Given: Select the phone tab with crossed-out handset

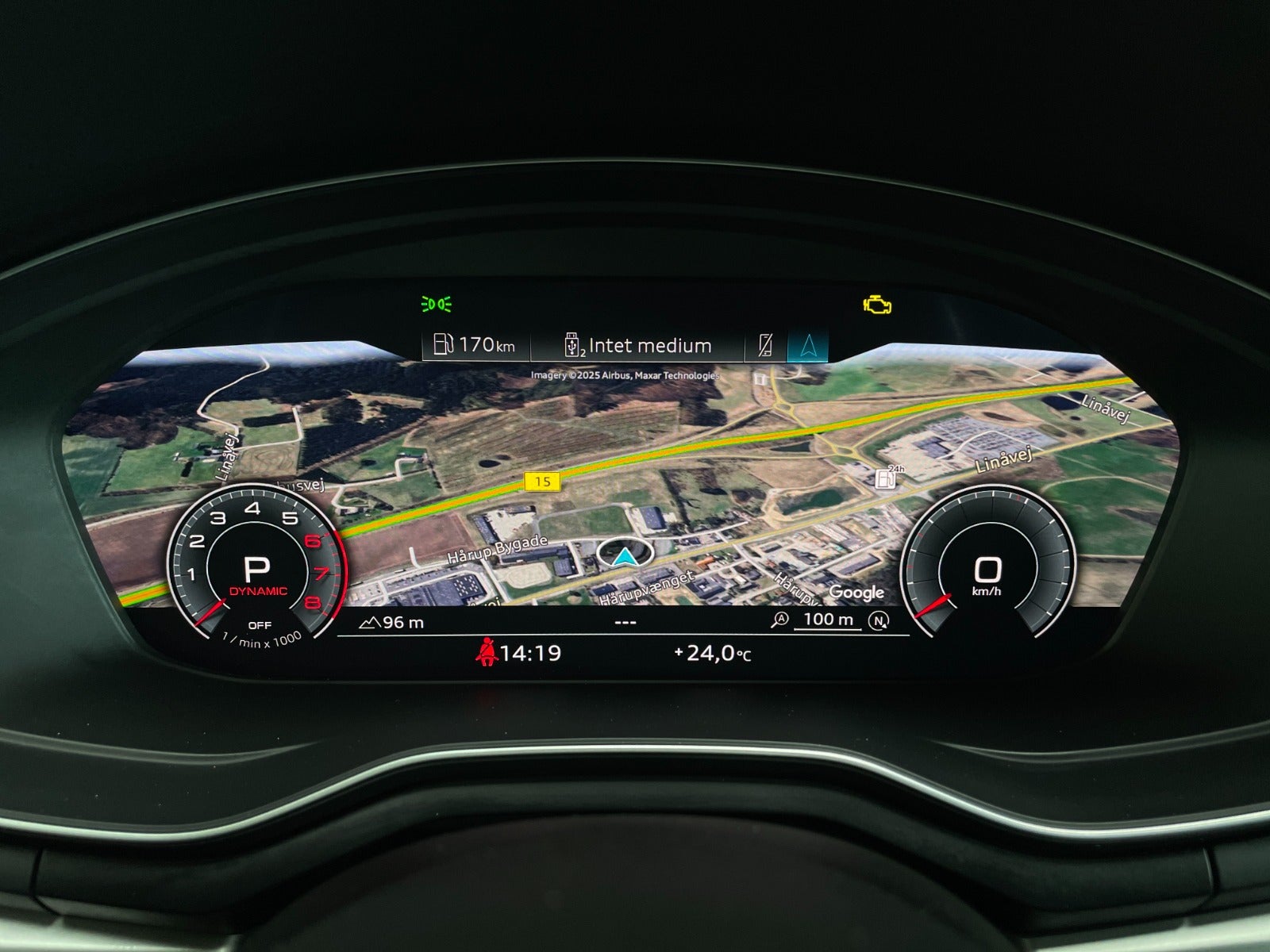Looking at the screenshot, I should pyautogui.click(x=765, y=346).
